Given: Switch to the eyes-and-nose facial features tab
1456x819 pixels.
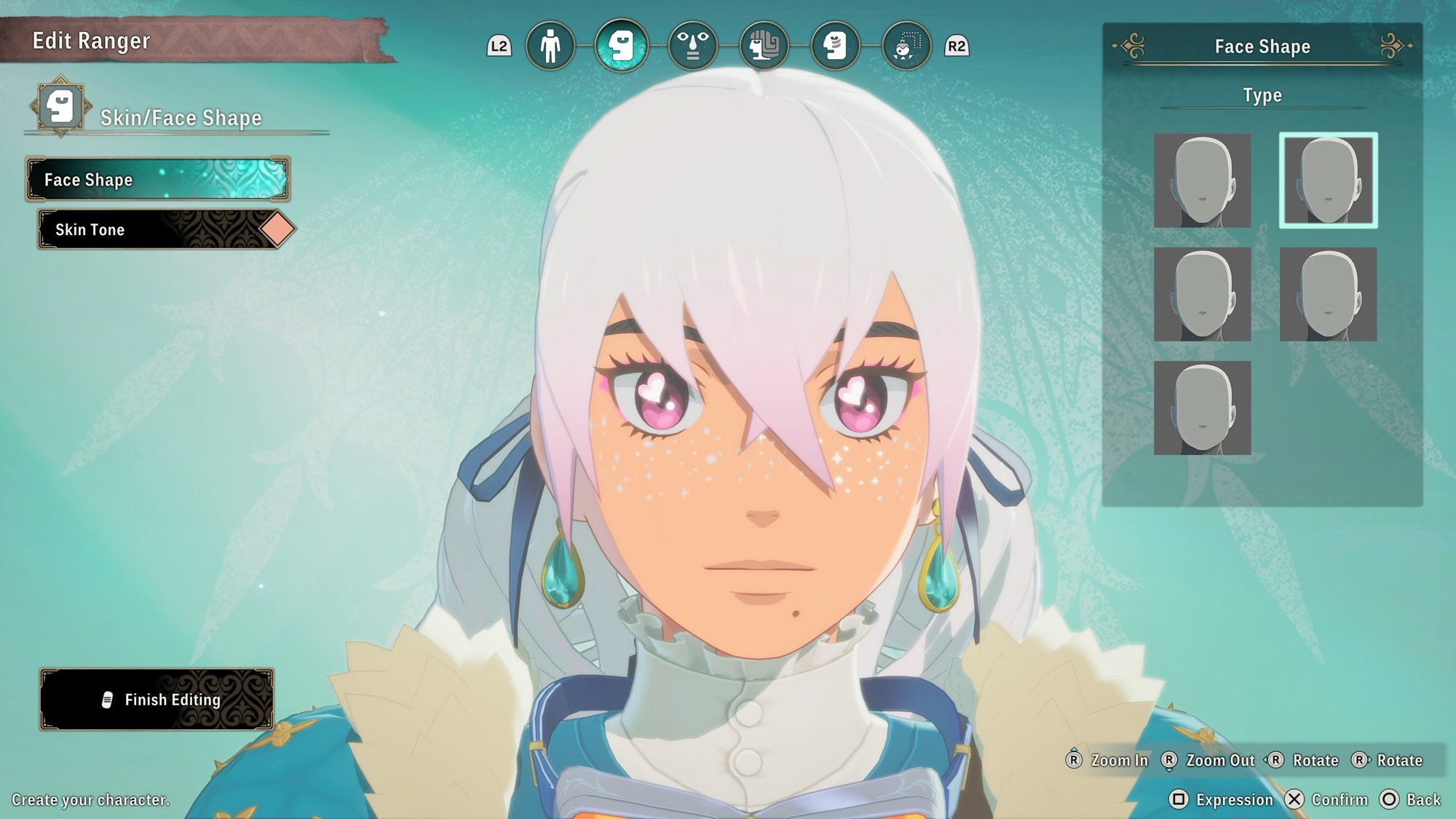Looking at the screenshot, I should 692,46.
